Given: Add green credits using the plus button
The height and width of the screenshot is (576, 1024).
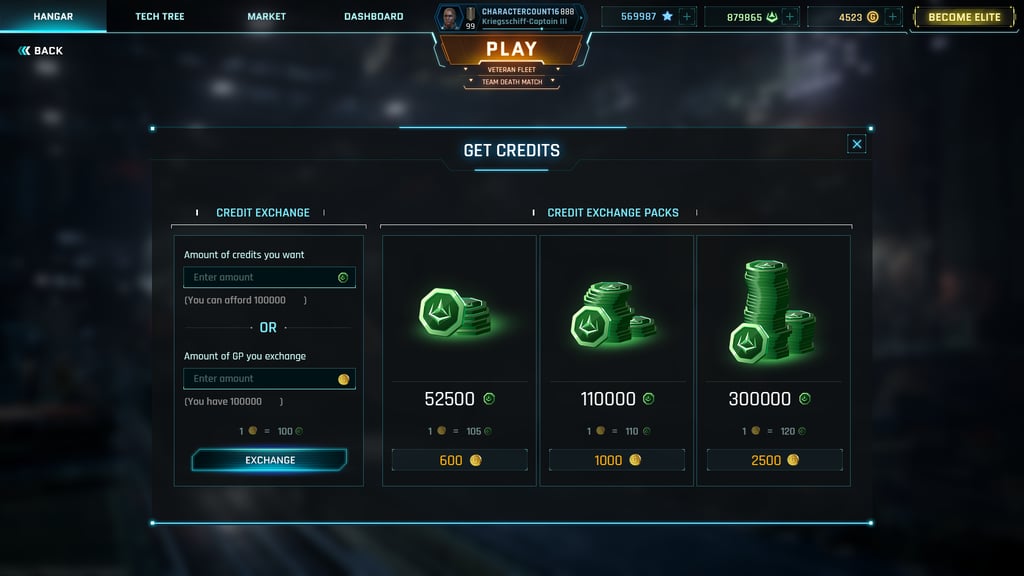Looking at the screenshot, I should [x=790, y=17].
